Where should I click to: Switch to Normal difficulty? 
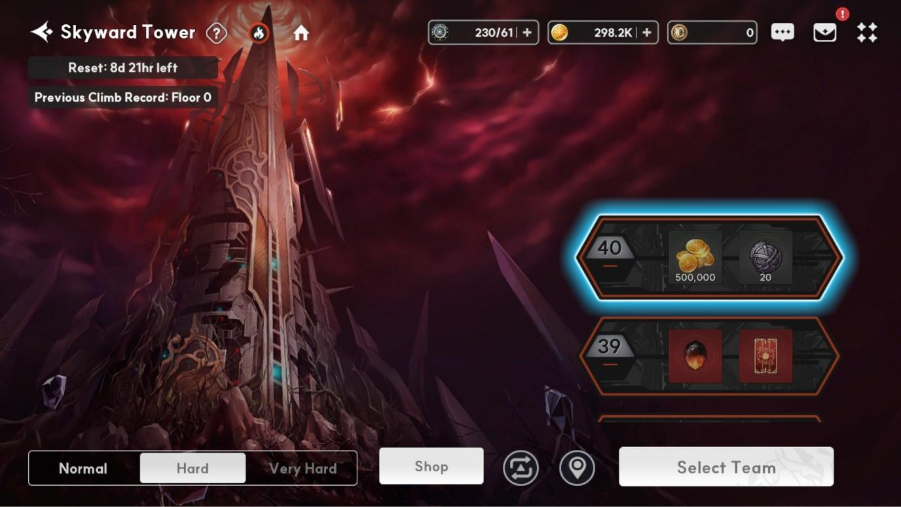point(83,468)
